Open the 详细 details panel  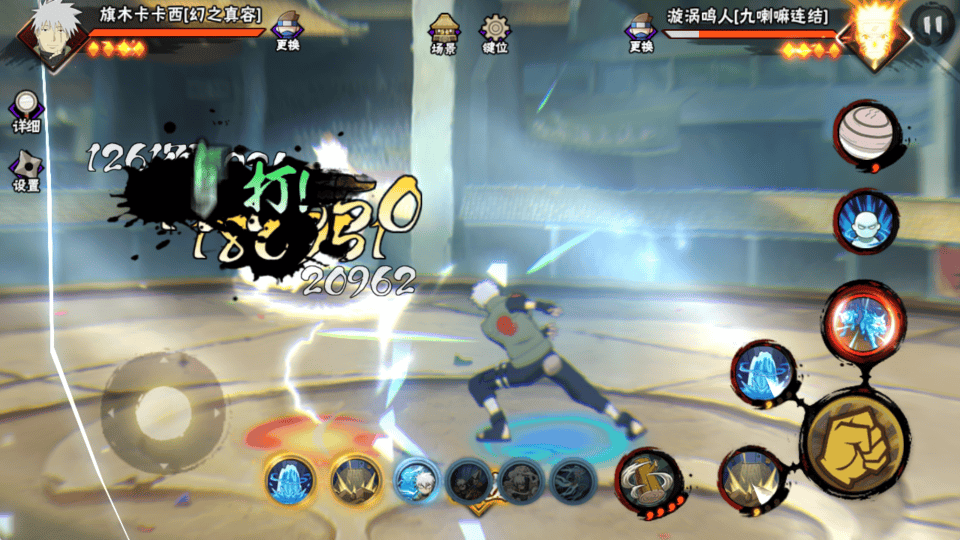[x=26, y=111]
